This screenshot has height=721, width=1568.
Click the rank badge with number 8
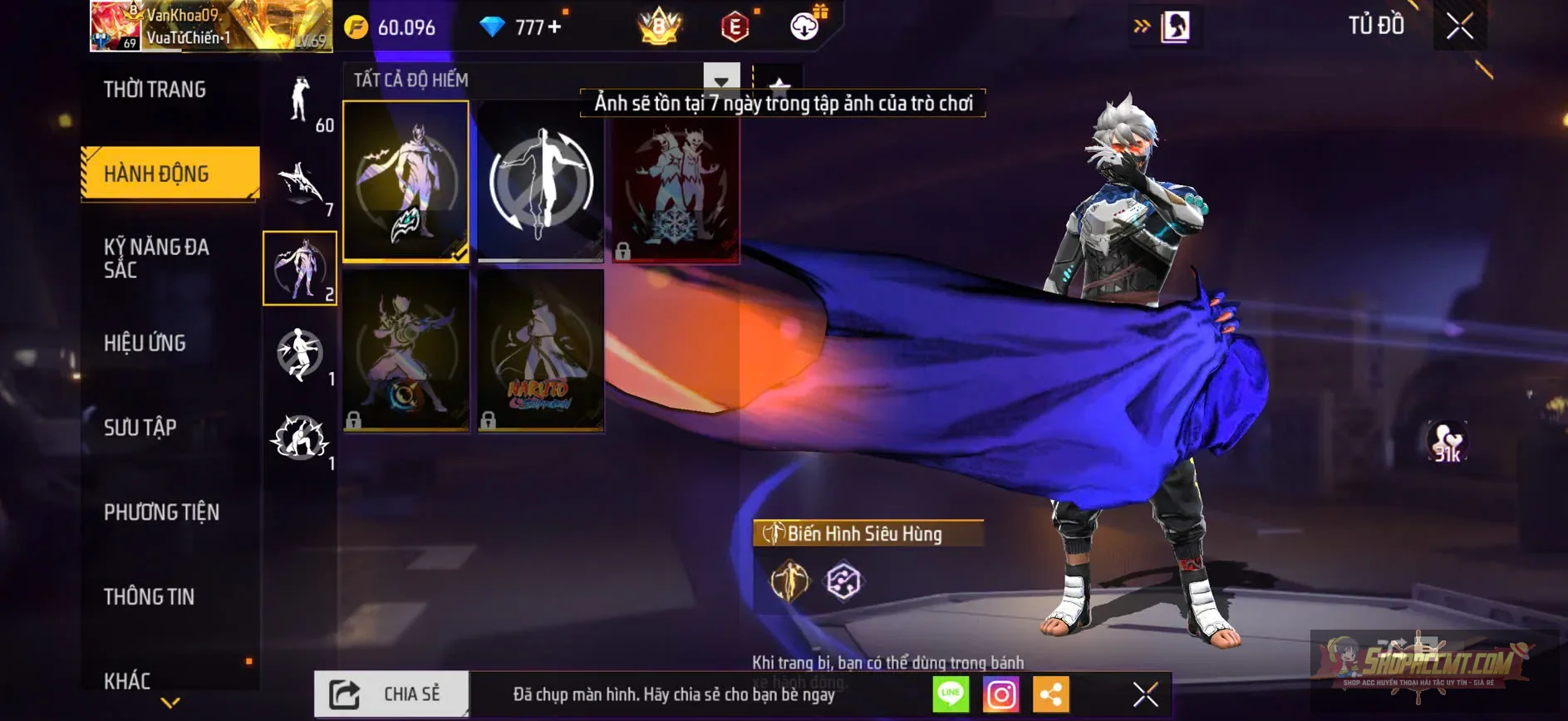pos(657,27)
